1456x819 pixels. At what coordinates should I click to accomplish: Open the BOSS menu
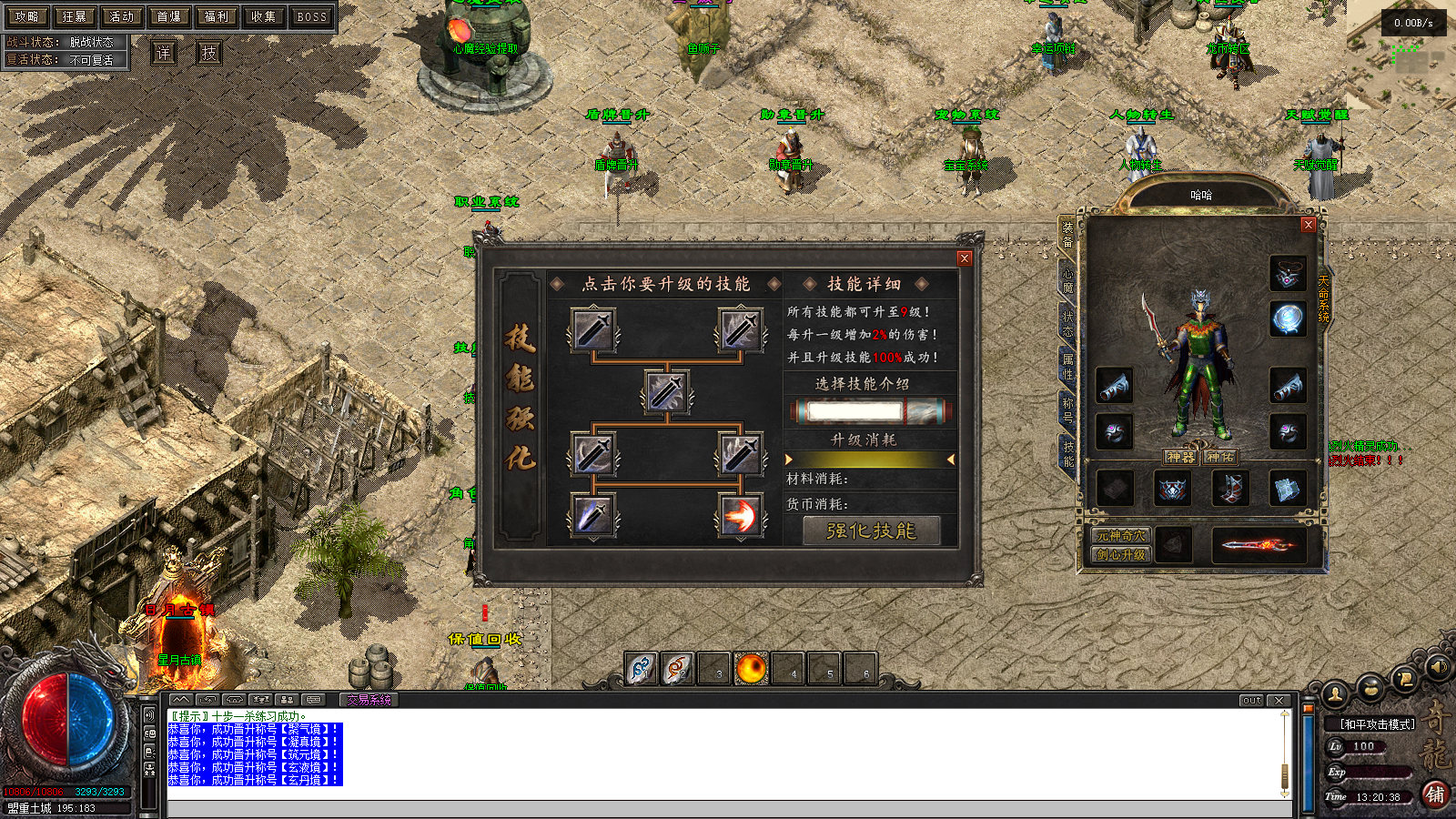click(311, 16)
